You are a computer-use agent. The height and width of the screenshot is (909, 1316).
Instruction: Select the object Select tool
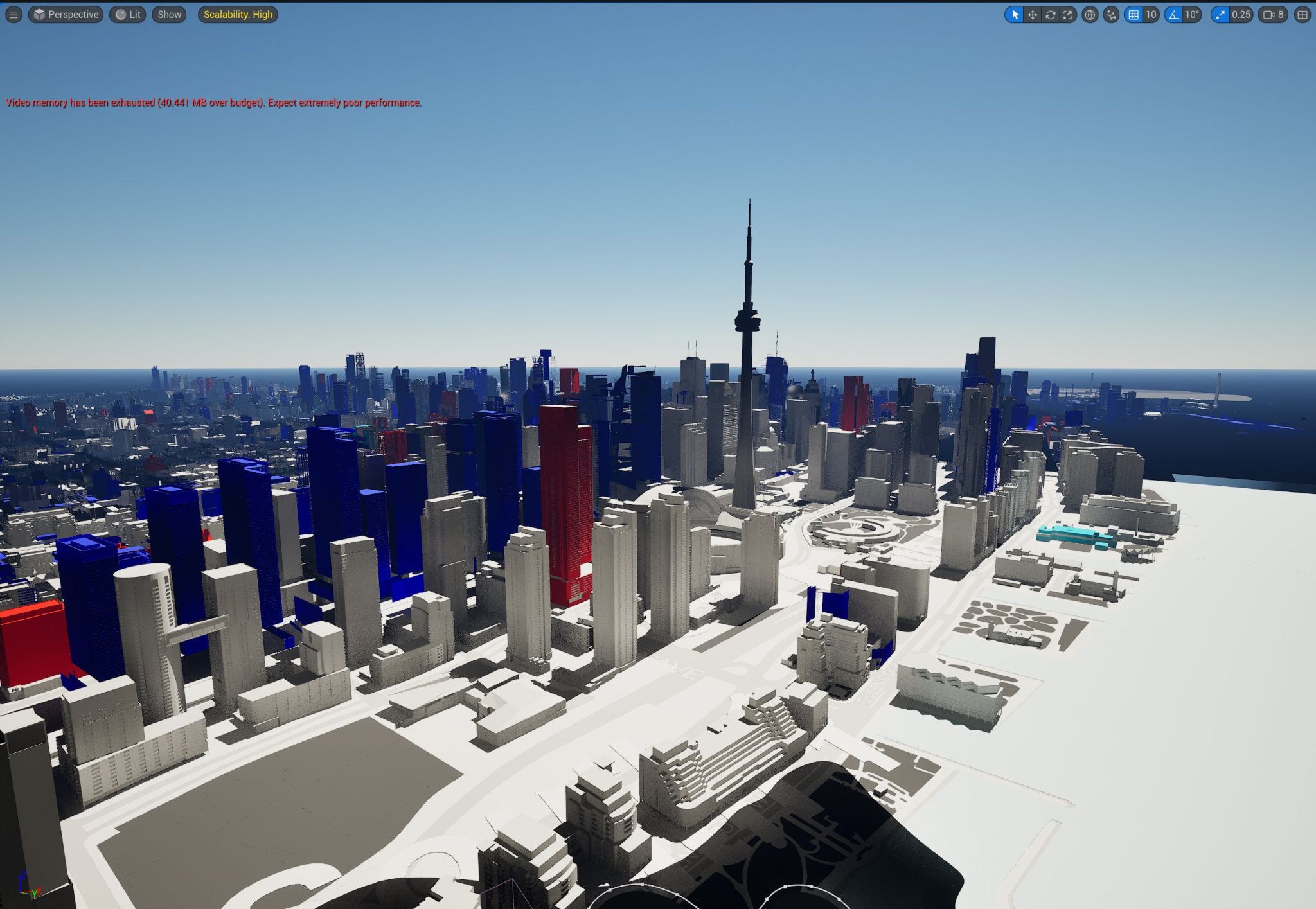[1016, 15]
